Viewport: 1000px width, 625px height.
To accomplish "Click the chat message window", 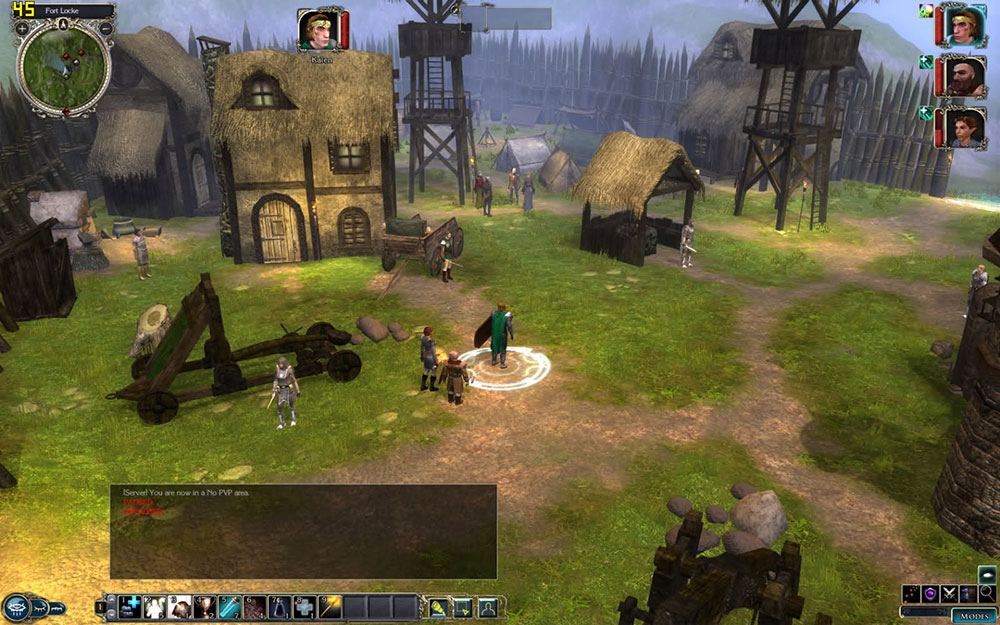I will pyautogui.click(x=303, y=531).
